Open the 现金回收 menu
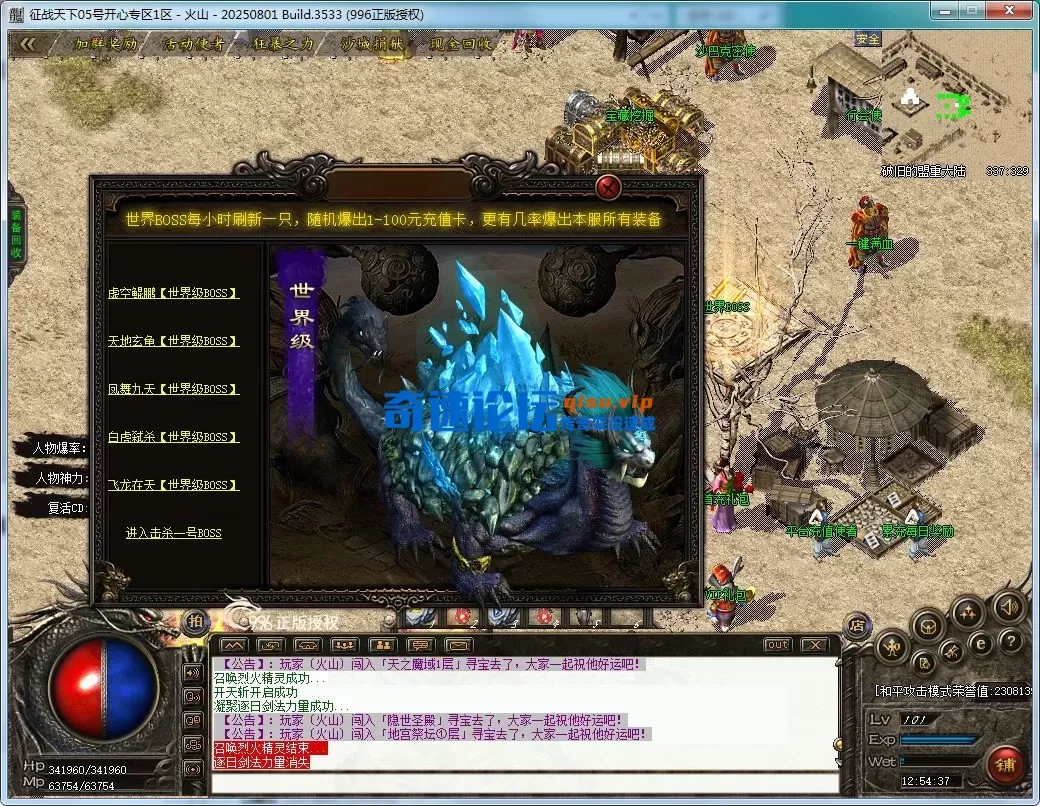The height and width of the screenshot is (806, 1040). click(460, 44)
